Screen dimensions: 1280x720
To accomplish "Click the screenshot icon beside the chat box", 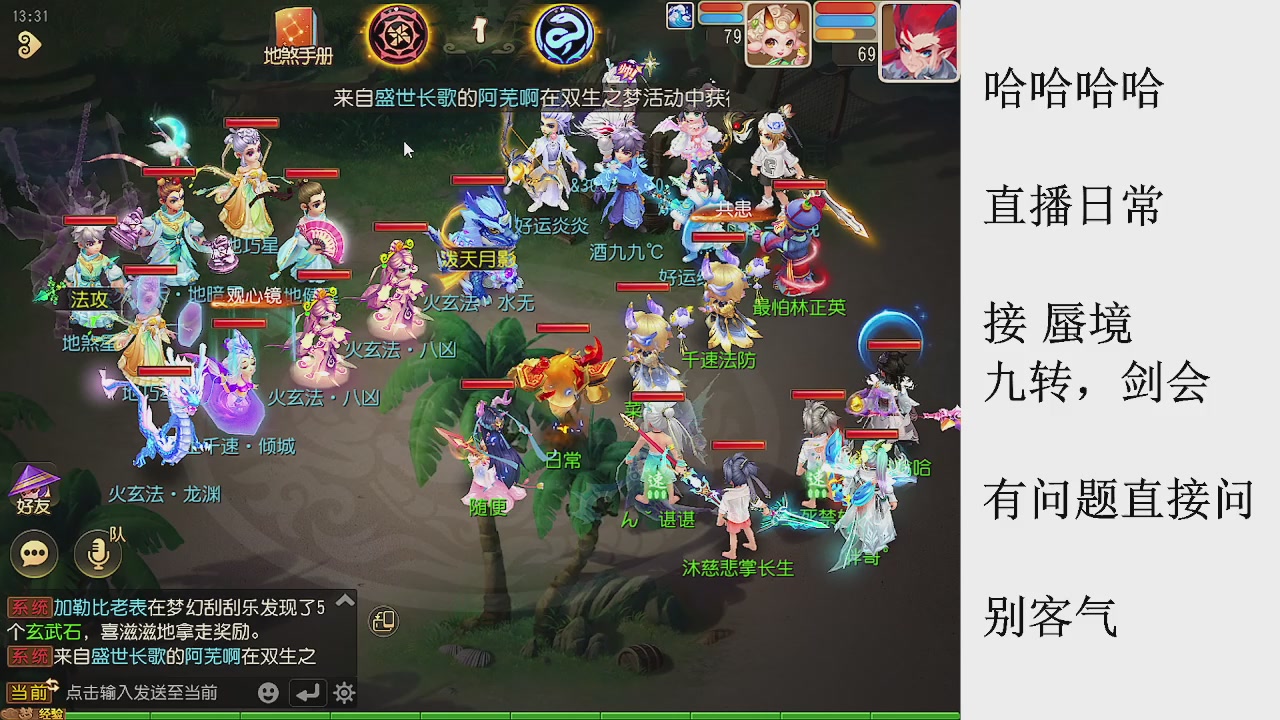I will point(384,620).
